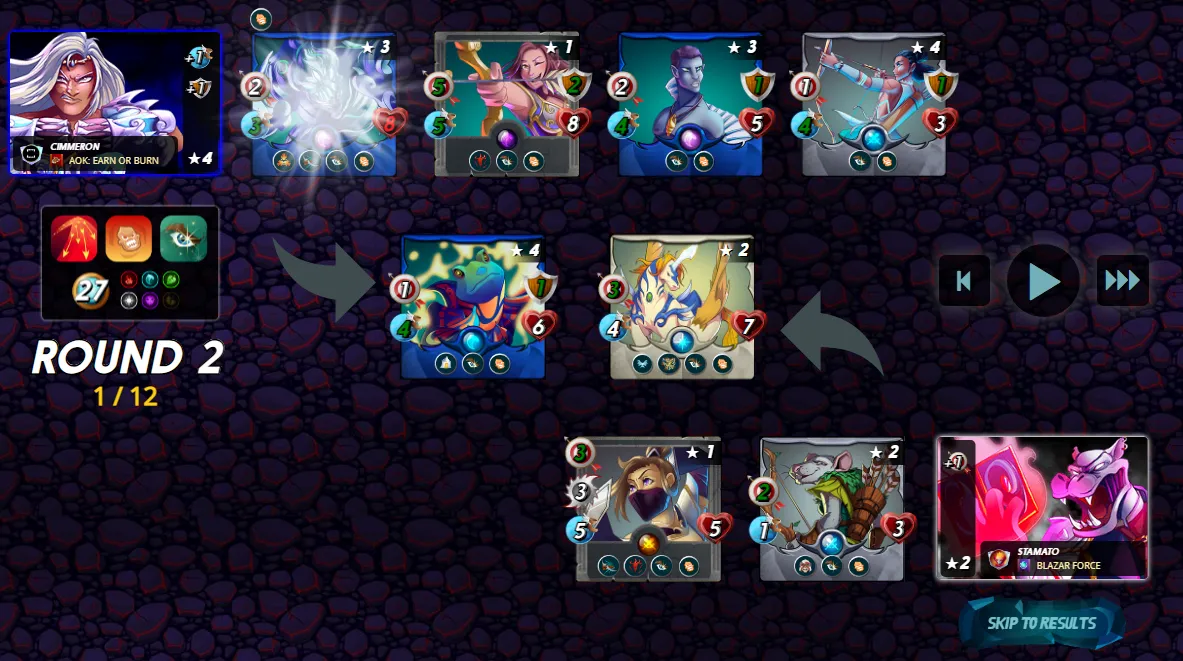Pick the rat archer monster card
This screenshot has width=1183, height=661.
point(831,509)
